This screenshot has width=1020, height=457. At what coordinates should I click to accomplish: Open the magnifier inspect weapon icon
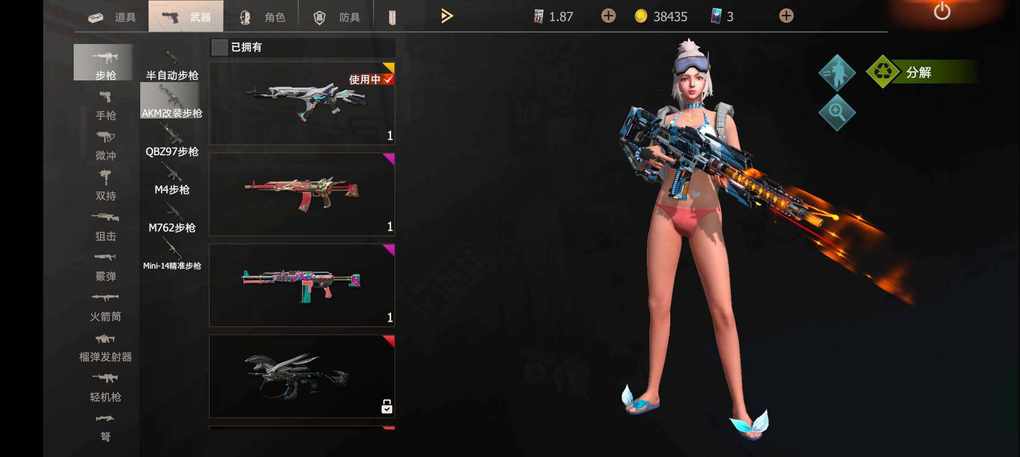(837, 112)
